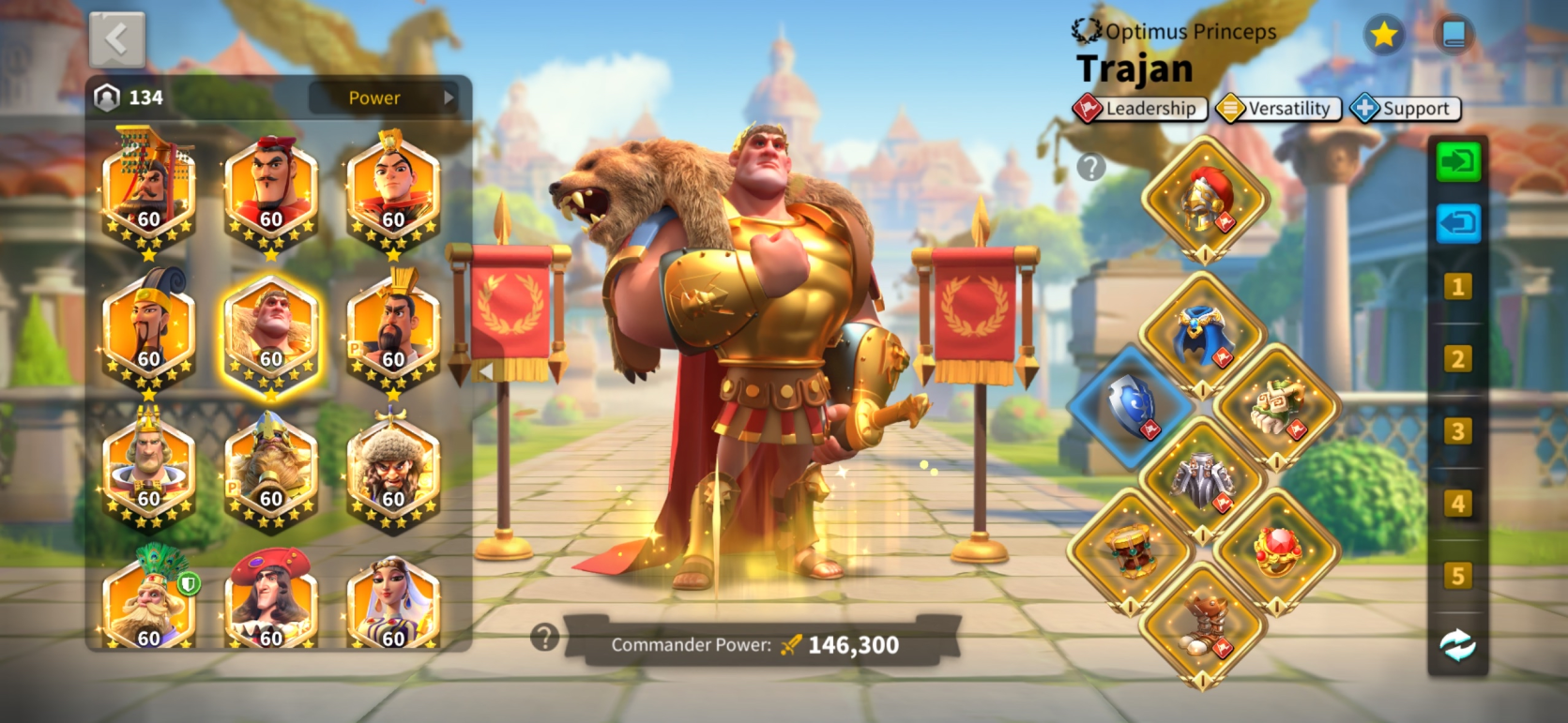This screenshot has height=723, width=1568.
Task: Switch to equipment preset 1
Action: coord(1457,287)
